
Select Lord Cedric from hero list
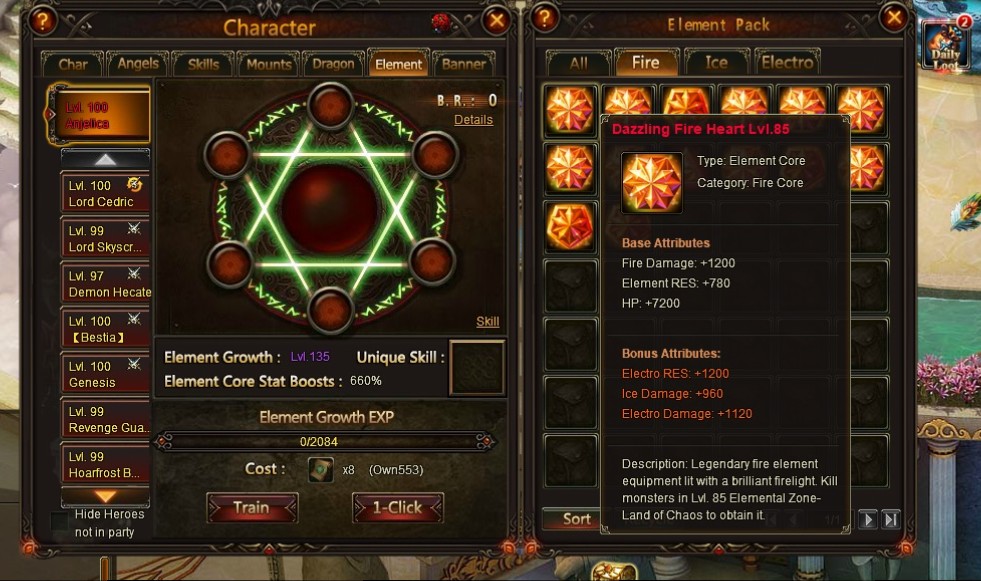[105, 194]
